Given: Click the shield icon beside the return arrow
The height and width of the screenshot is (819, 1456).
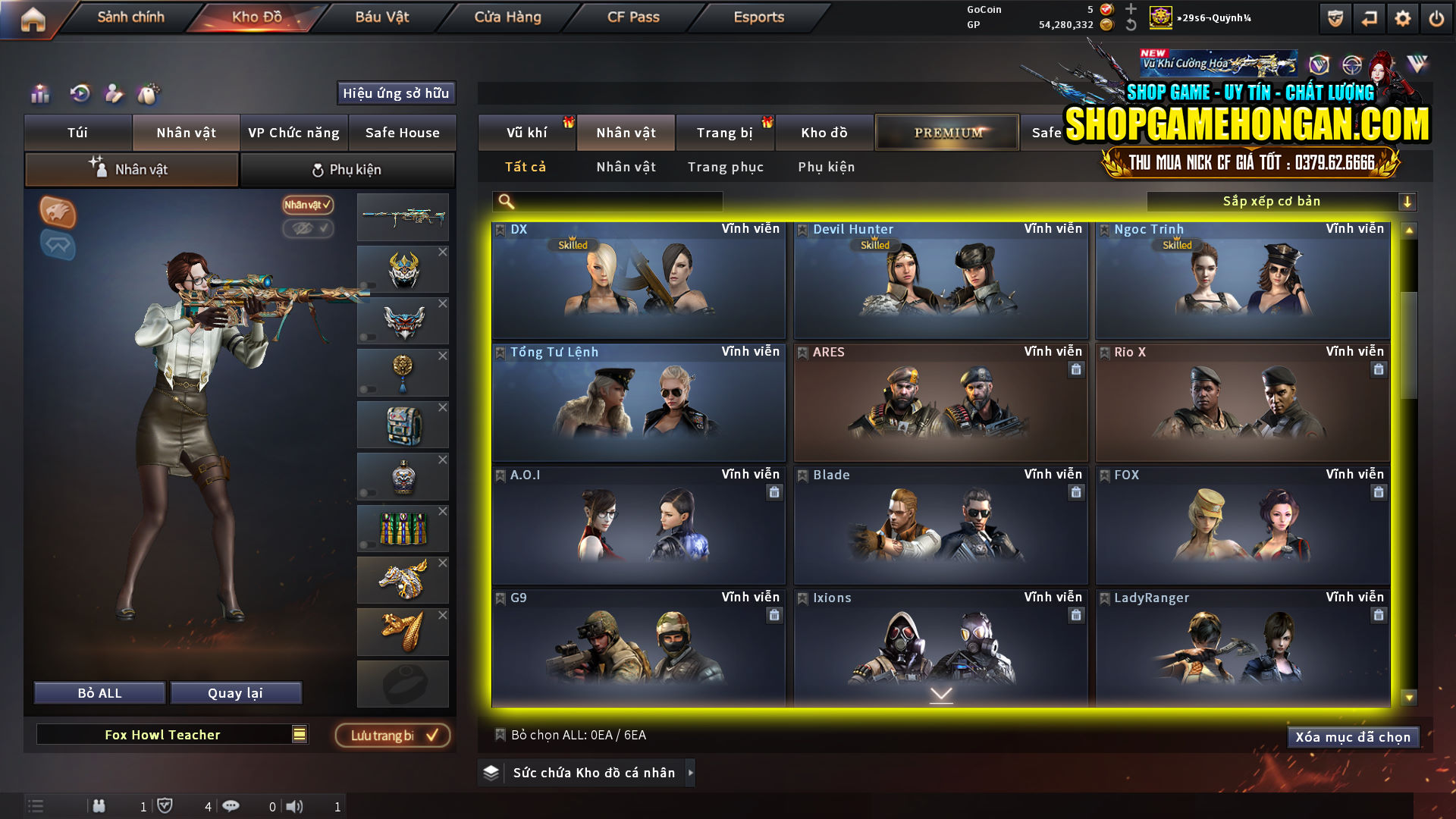Looking at the screenshot, I should [1333, 18].
